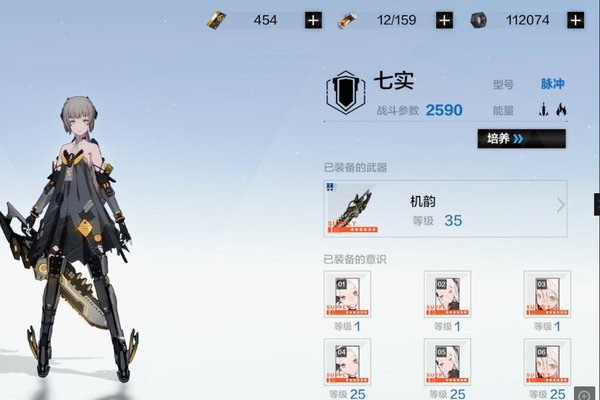Add more of the 112074 nut currency
600x400 pixels.
point(575,20)
